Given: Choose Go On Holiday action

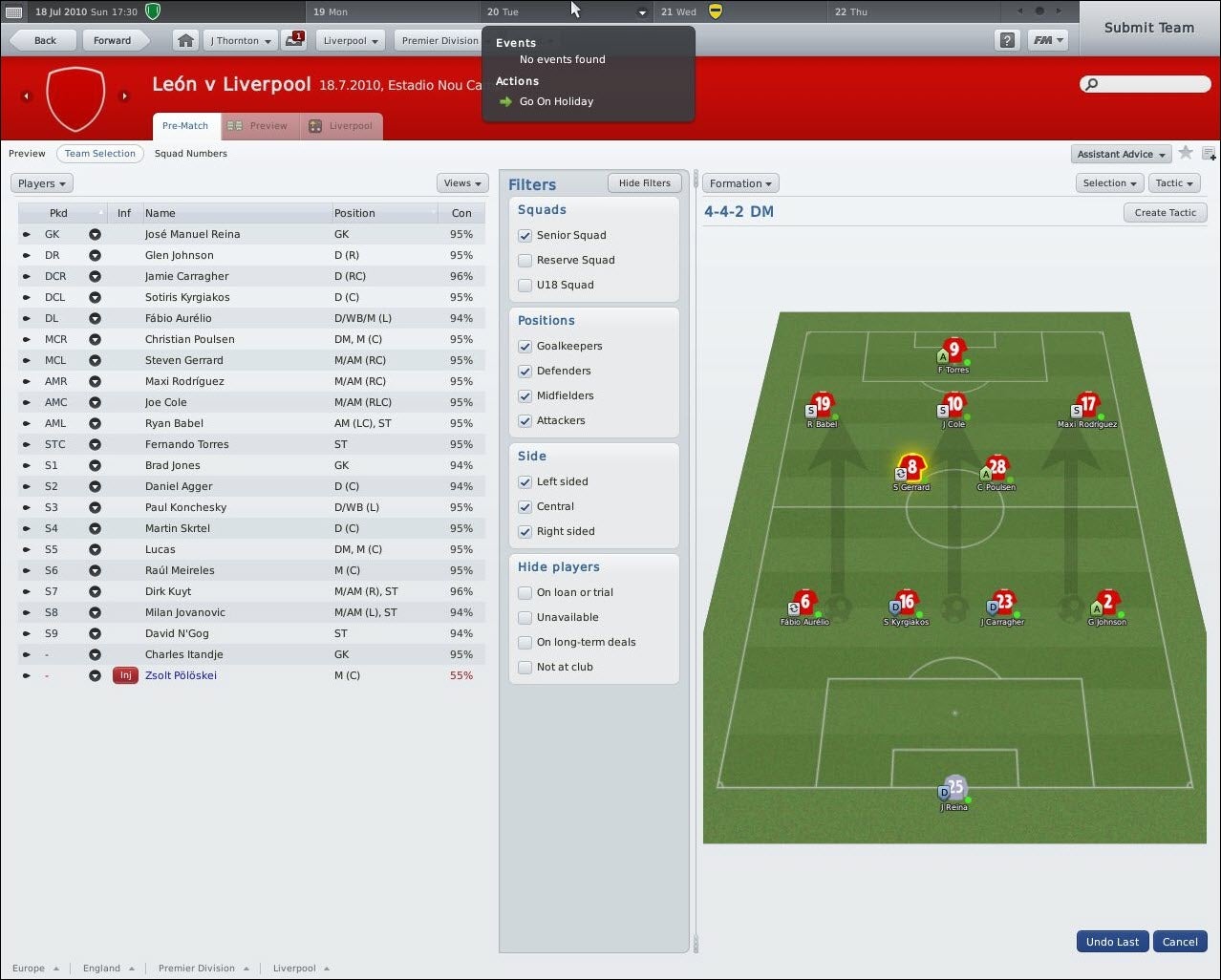Looking at the screenshot, I should point(556,101).
